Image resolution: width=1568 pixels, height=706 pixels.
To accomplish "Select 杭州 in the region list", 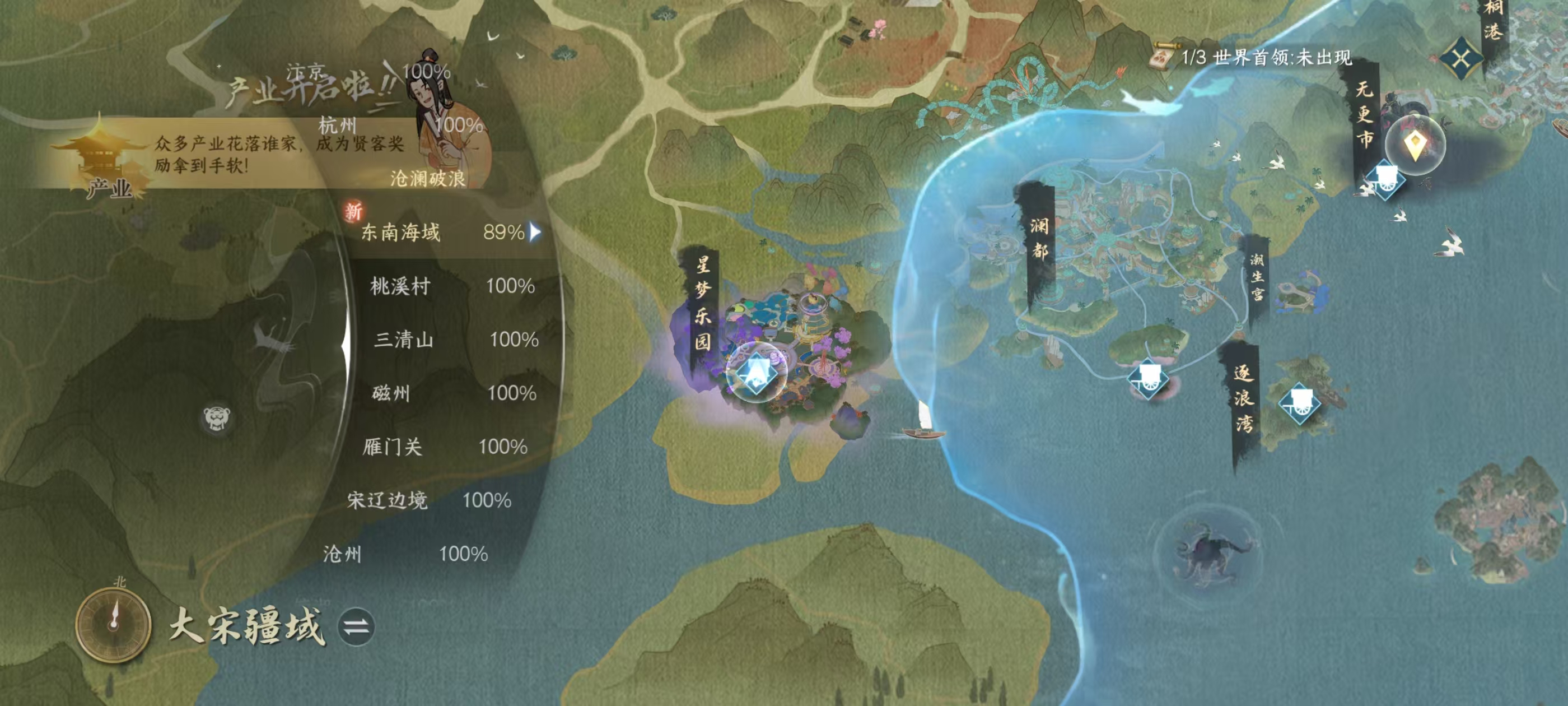I will tap(338, 126).
